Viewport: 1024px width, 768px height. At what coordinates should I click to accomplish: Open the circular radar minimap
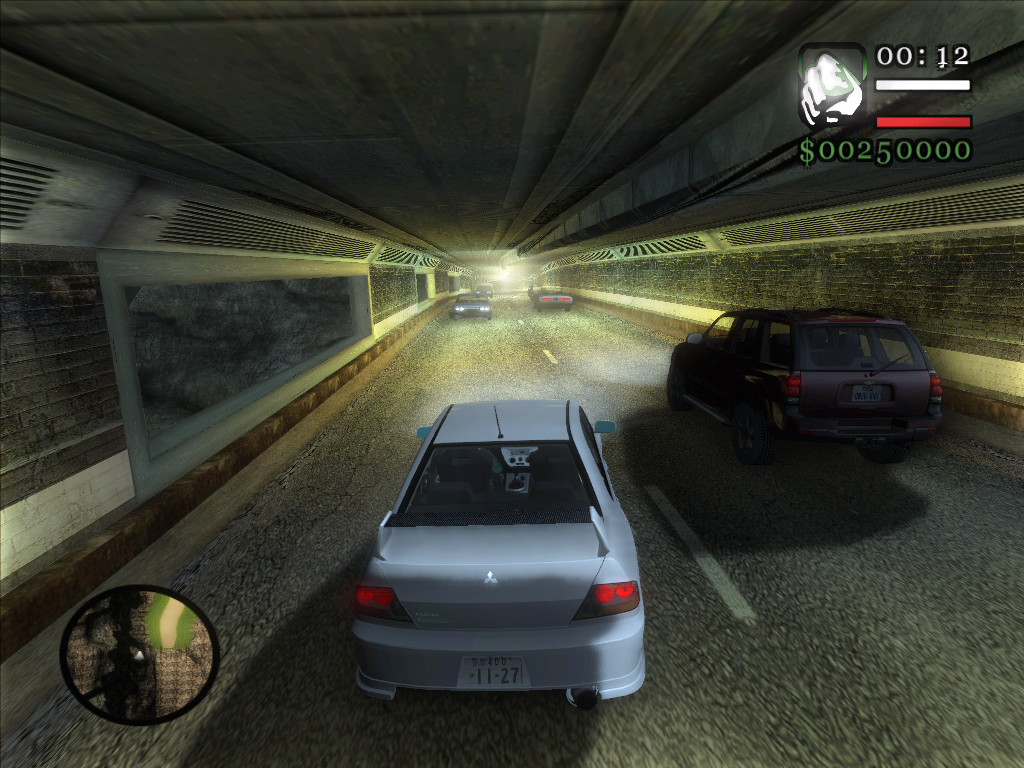(139, 653)
